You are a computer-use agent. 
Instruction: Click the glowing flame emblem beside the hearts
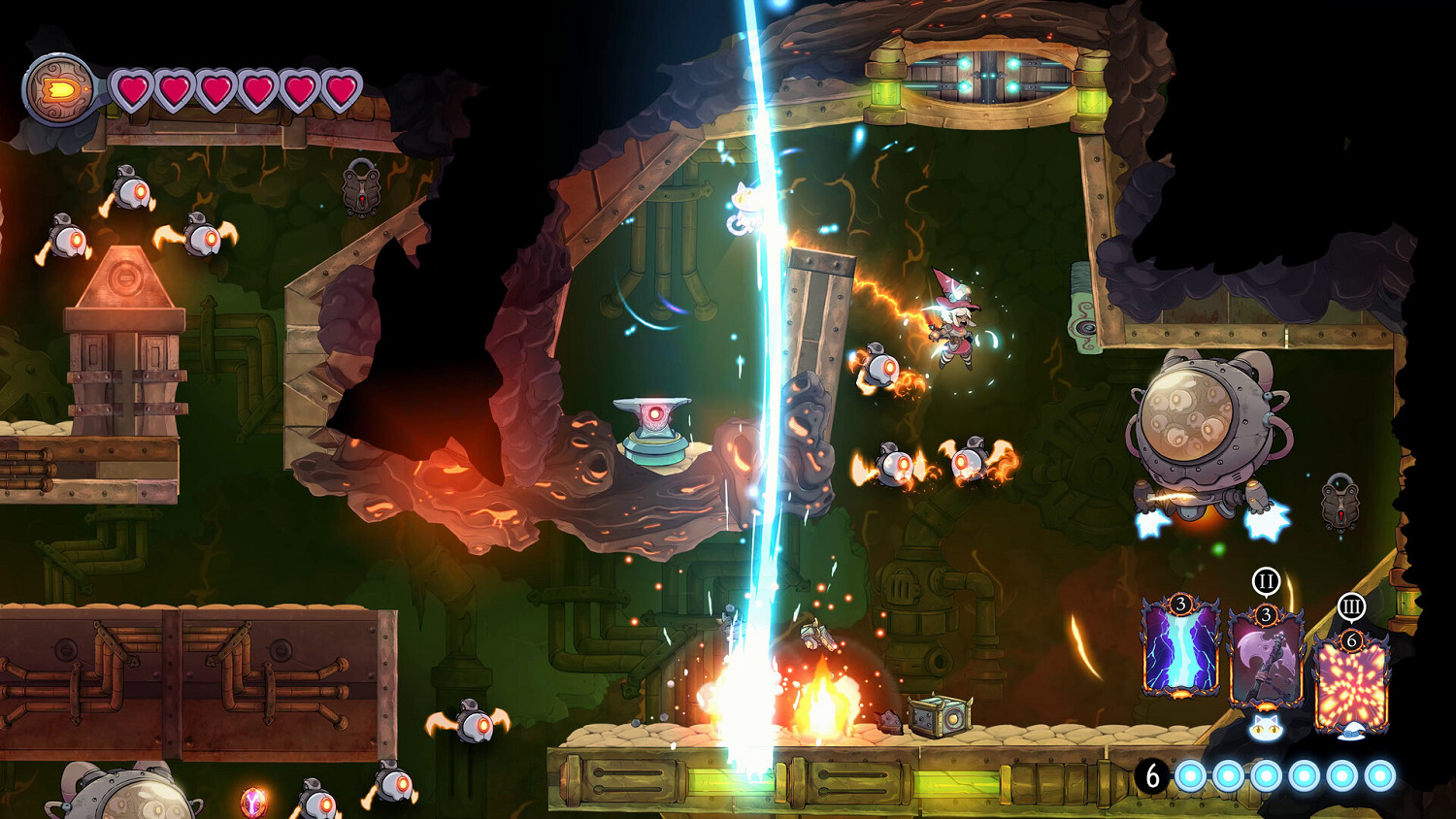click(x=60, y=89)
